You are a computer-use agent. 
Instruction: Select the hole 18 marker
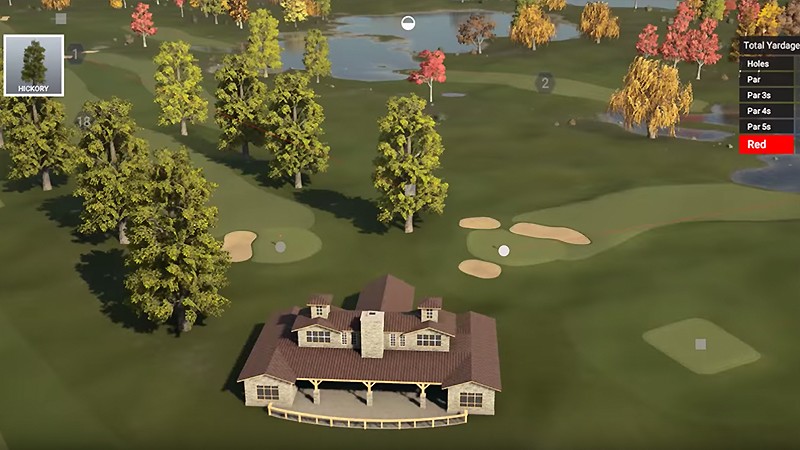pos(84,122)
